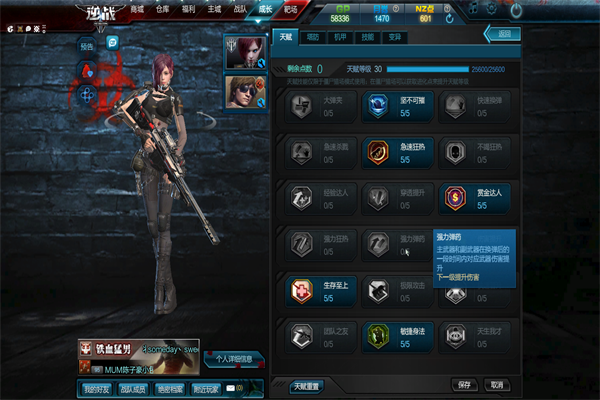Open the 机甲 mecha tab
The image size is (600, 400).
(x=340, y=35)
